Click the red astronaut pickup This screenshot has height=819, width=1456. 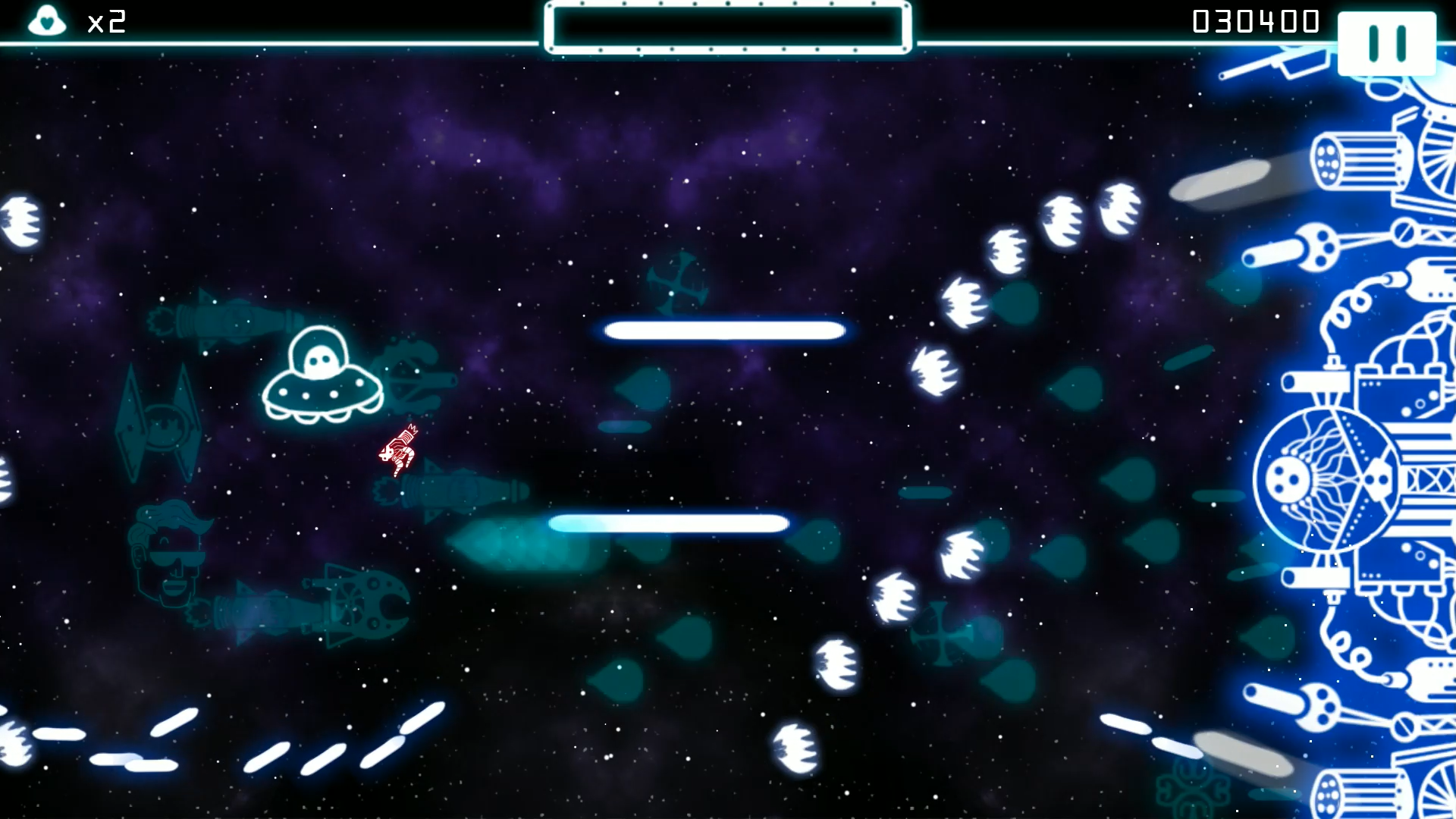click(x=400, y=451)
